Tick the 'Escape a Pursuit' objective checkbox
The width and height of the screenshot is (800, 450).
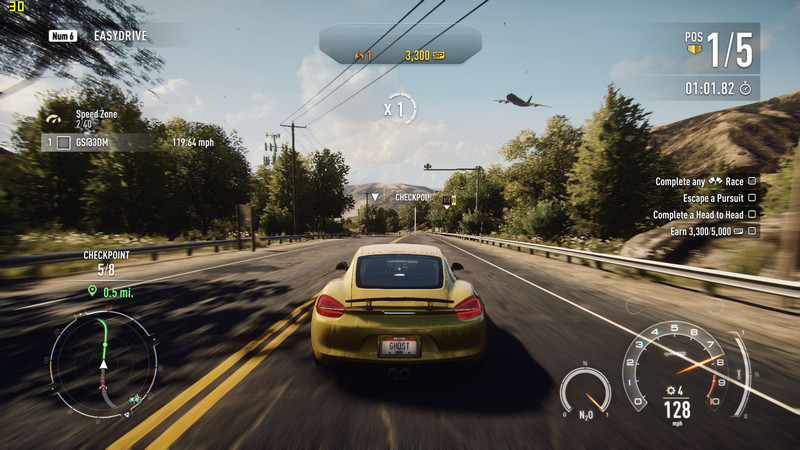coord(751,198)
